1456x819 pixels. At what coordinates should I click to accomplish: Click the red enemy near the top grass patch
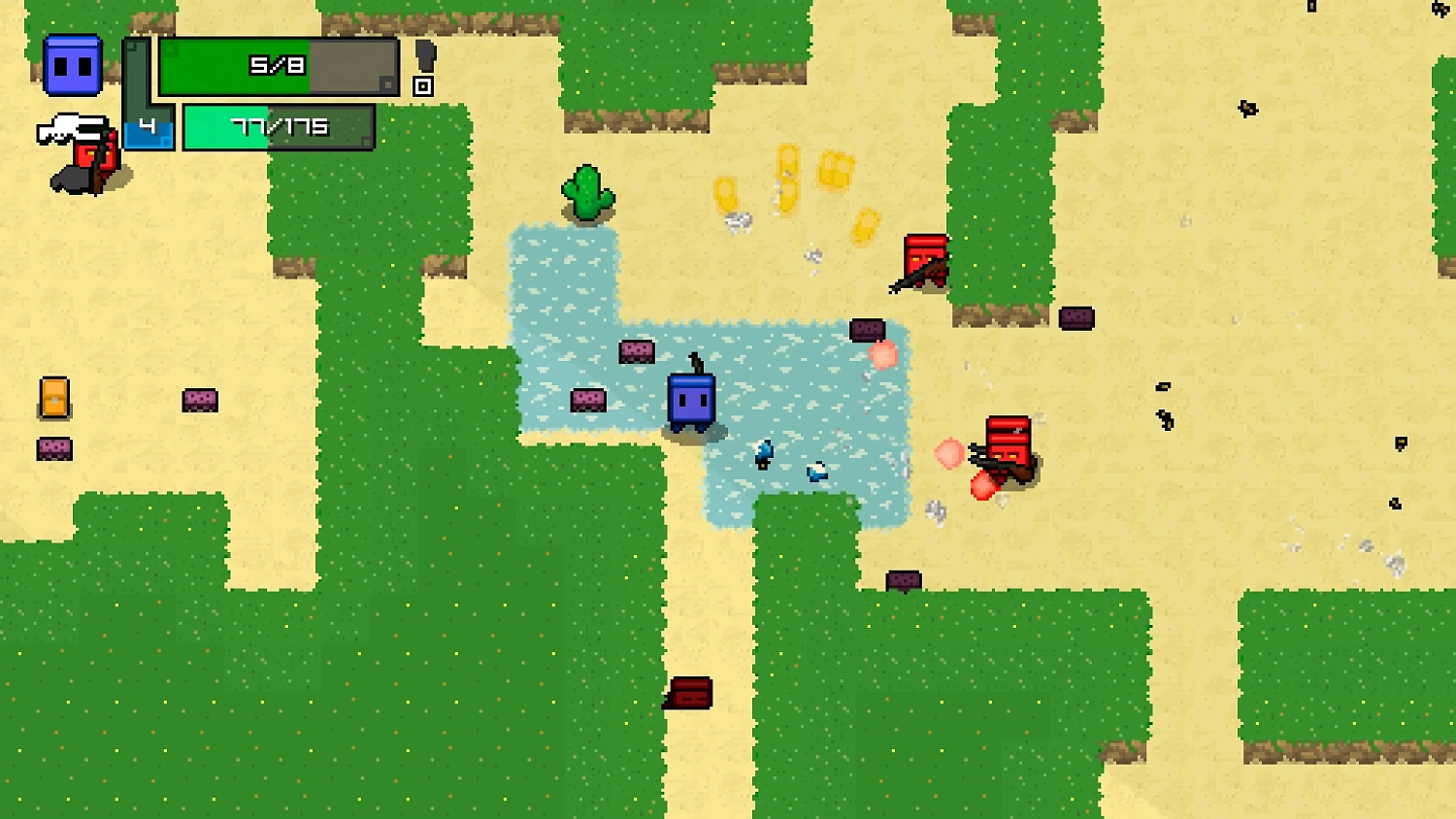(x=920, y=260)
